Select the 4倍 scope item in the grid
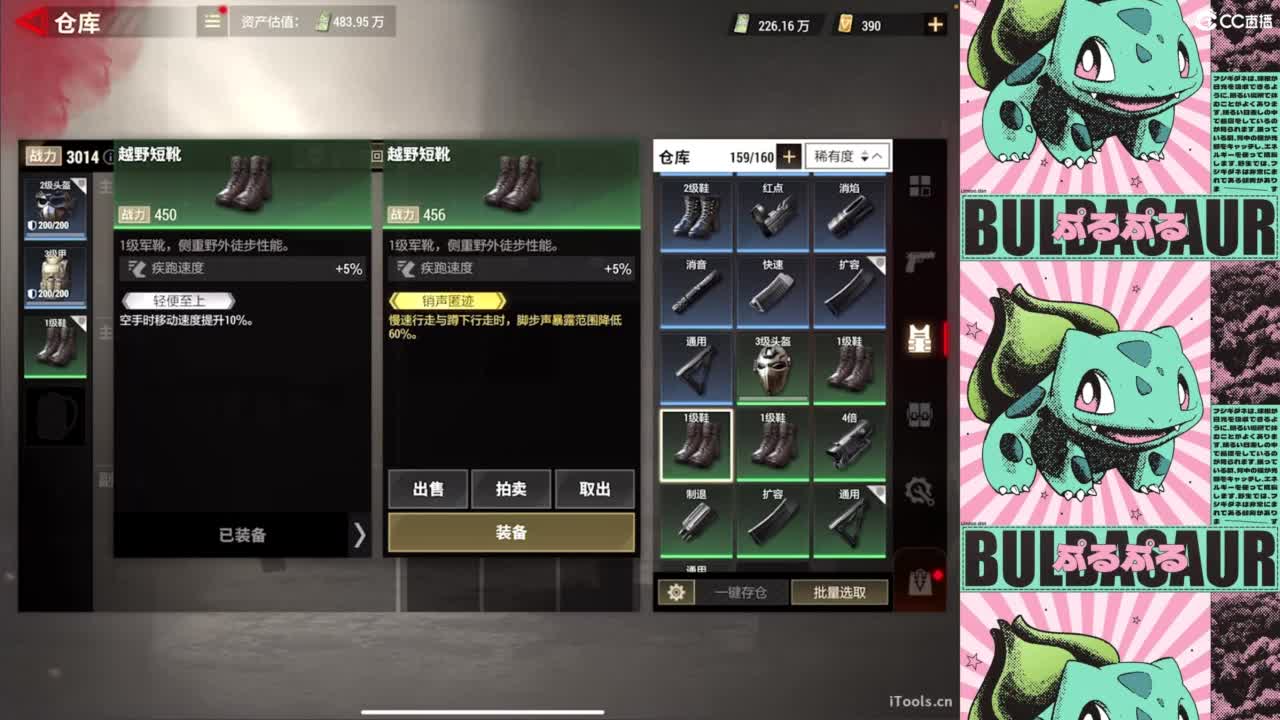This screenshot has height=720, width=1280. [851, 442]
